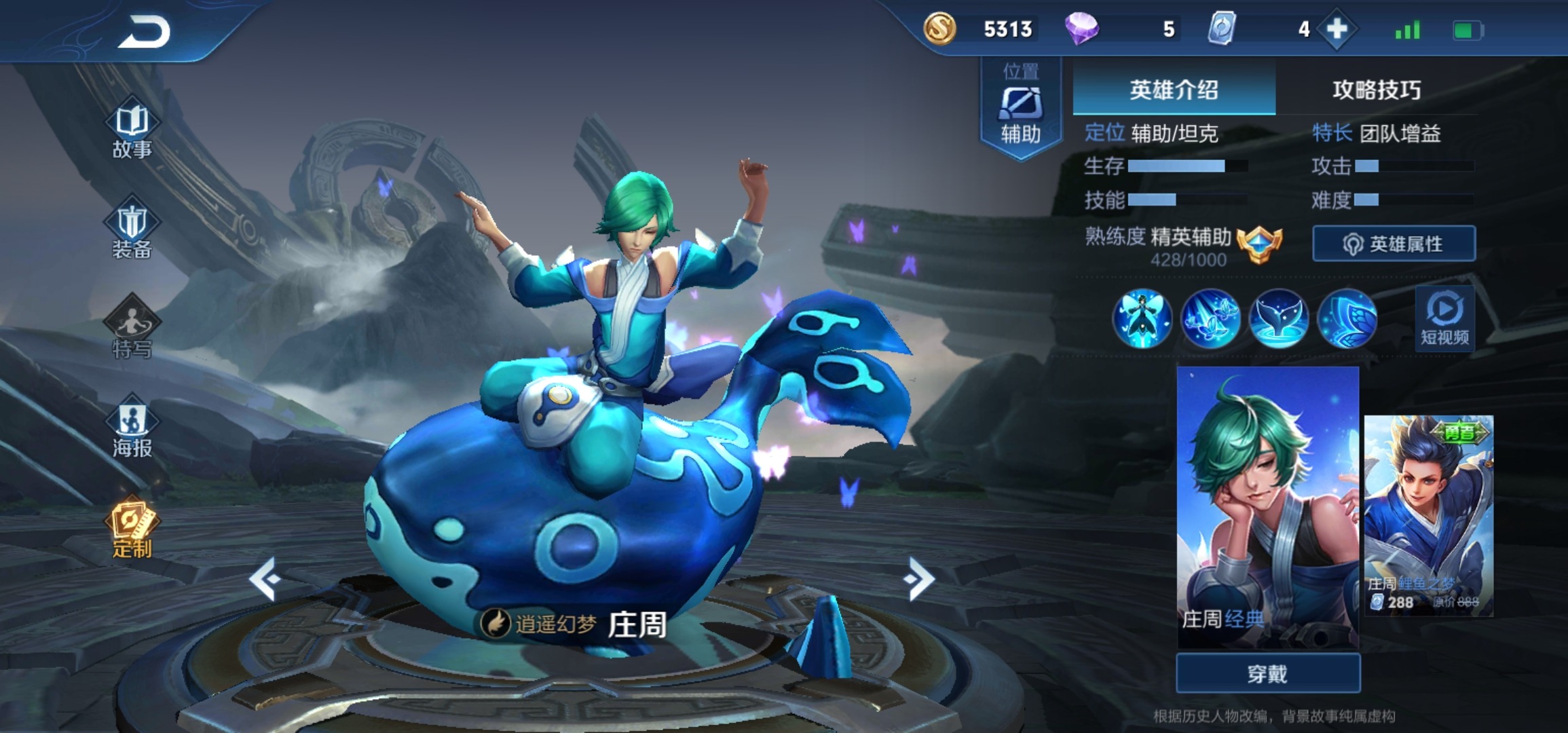The height and width of the screenshot is (733, 1568).
Task: View the butterfly wing ultimate skill icon
Action: 1347,319
